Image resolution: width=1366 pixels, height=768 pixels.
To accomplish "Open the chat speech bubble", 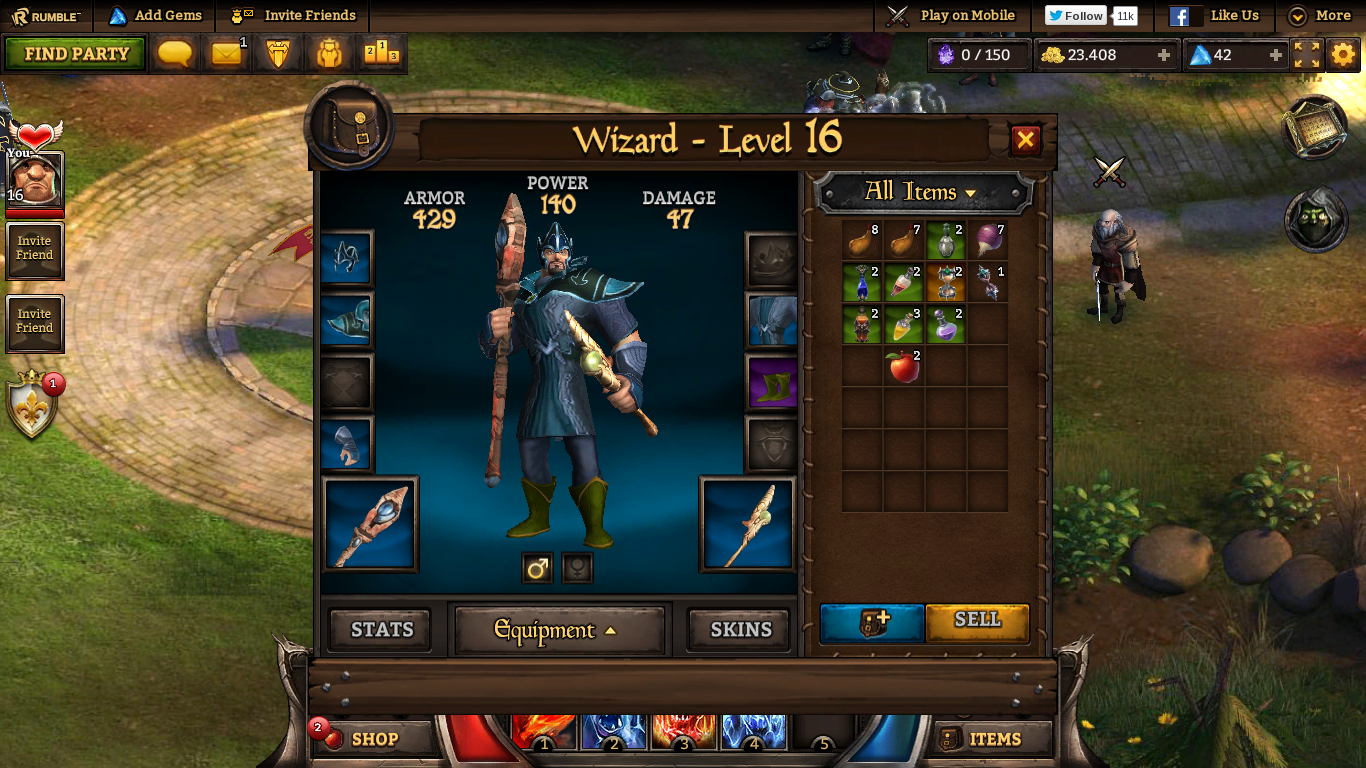I will point(175,54).
